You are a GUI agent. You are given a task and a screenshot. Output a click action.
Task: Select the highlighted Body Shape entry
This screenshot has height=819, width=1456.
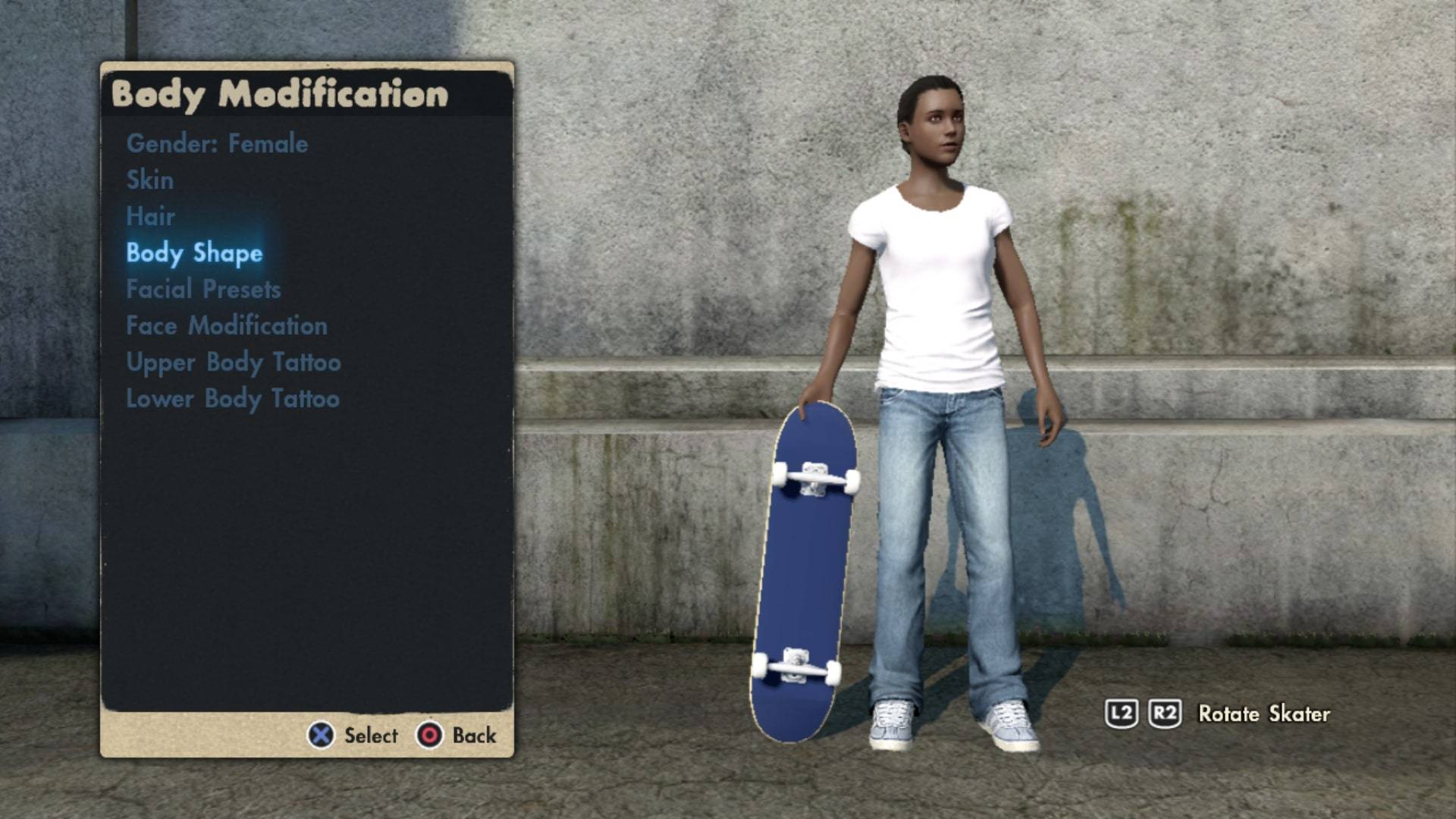(x=194, y=253)
